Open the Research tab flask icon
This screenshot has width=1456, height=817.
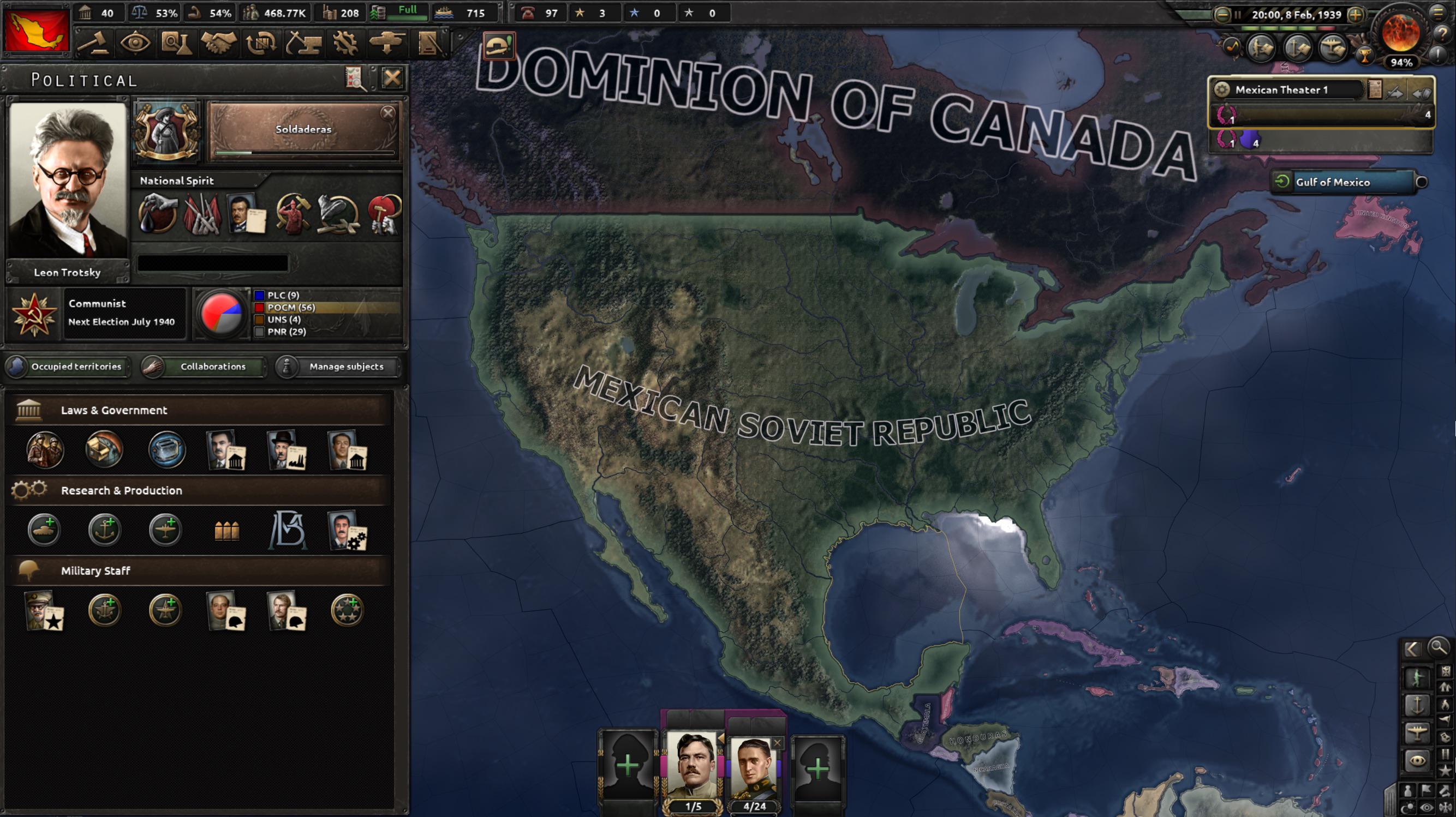pos(176,44)
